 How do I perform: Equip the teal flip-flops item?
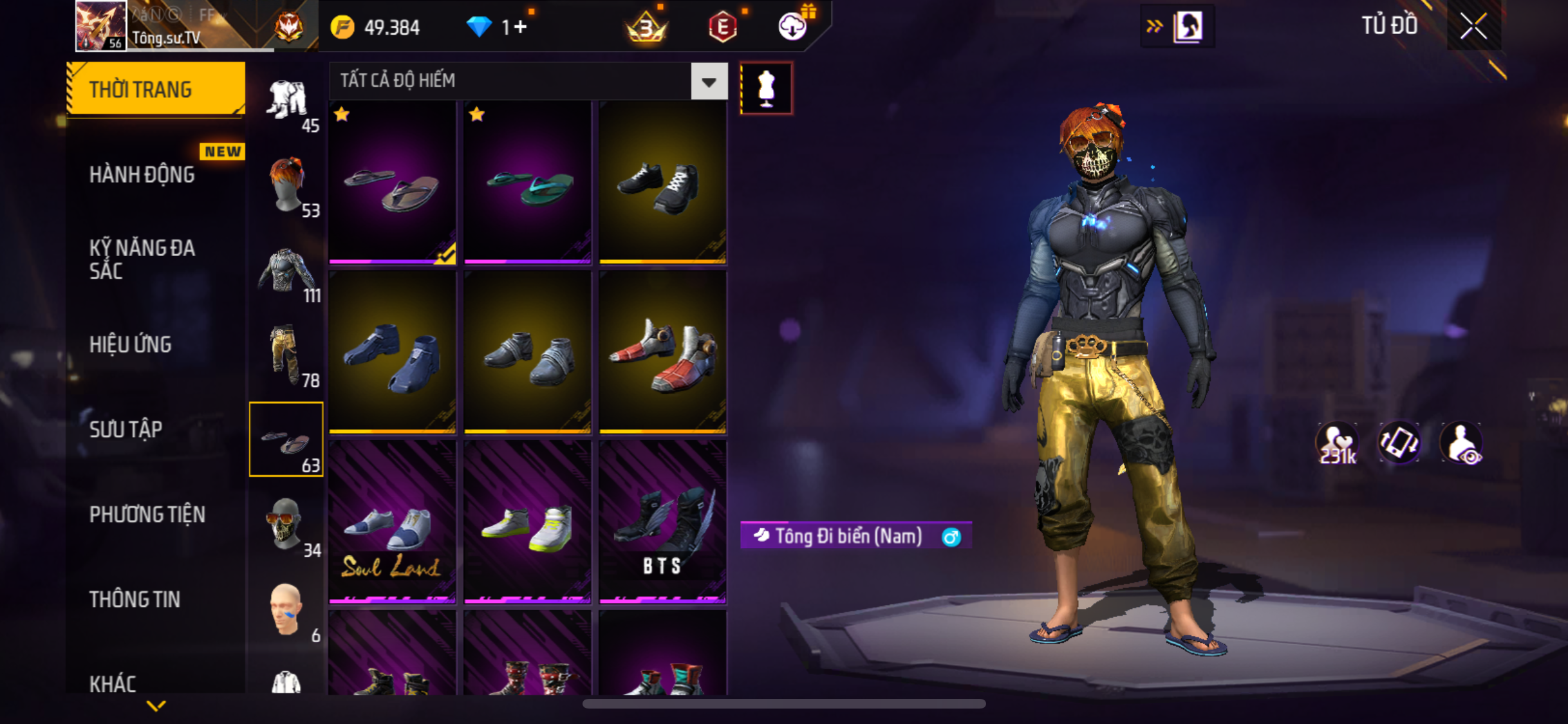point(527,183)
